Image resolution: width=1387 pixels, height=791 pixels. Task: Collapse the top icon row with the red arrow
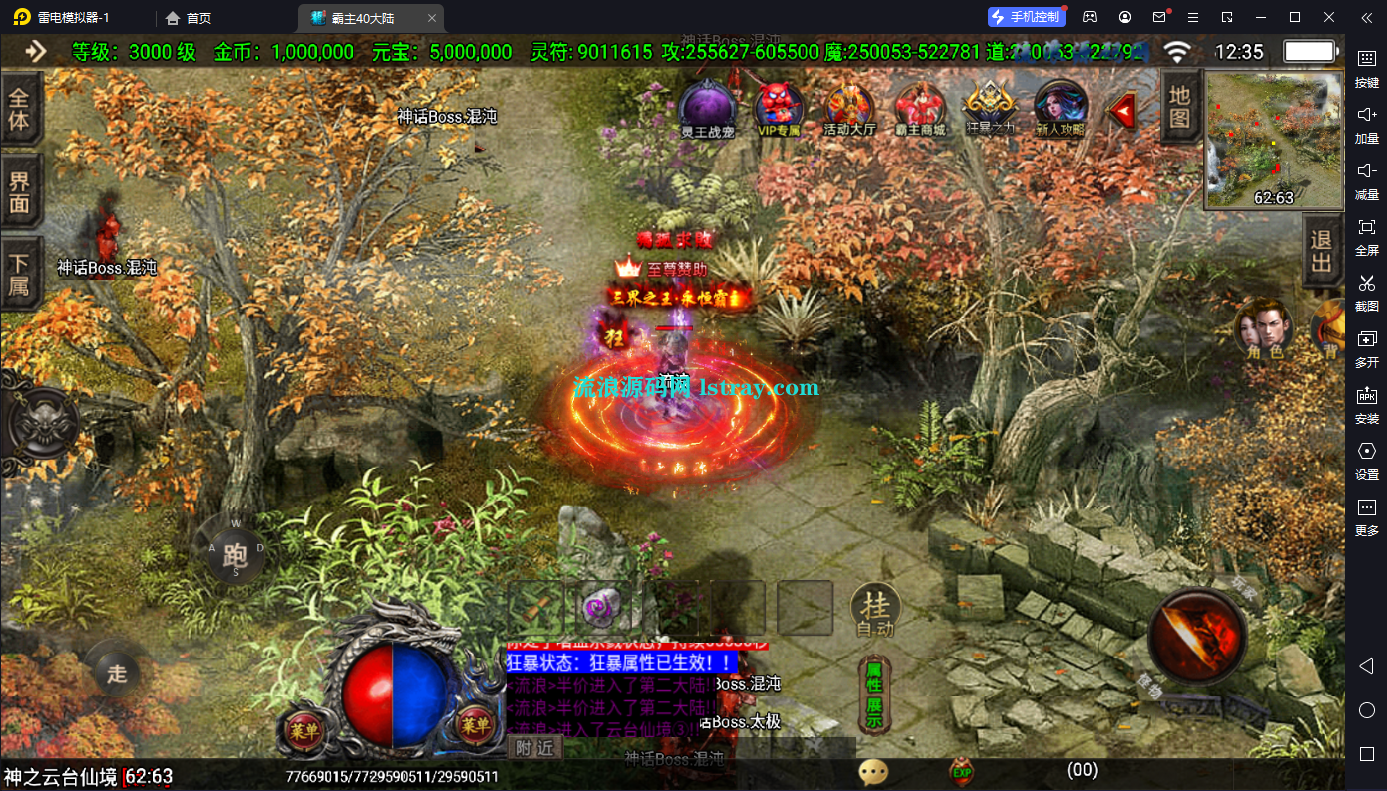pyautogui.click(x=1123, y=109)
